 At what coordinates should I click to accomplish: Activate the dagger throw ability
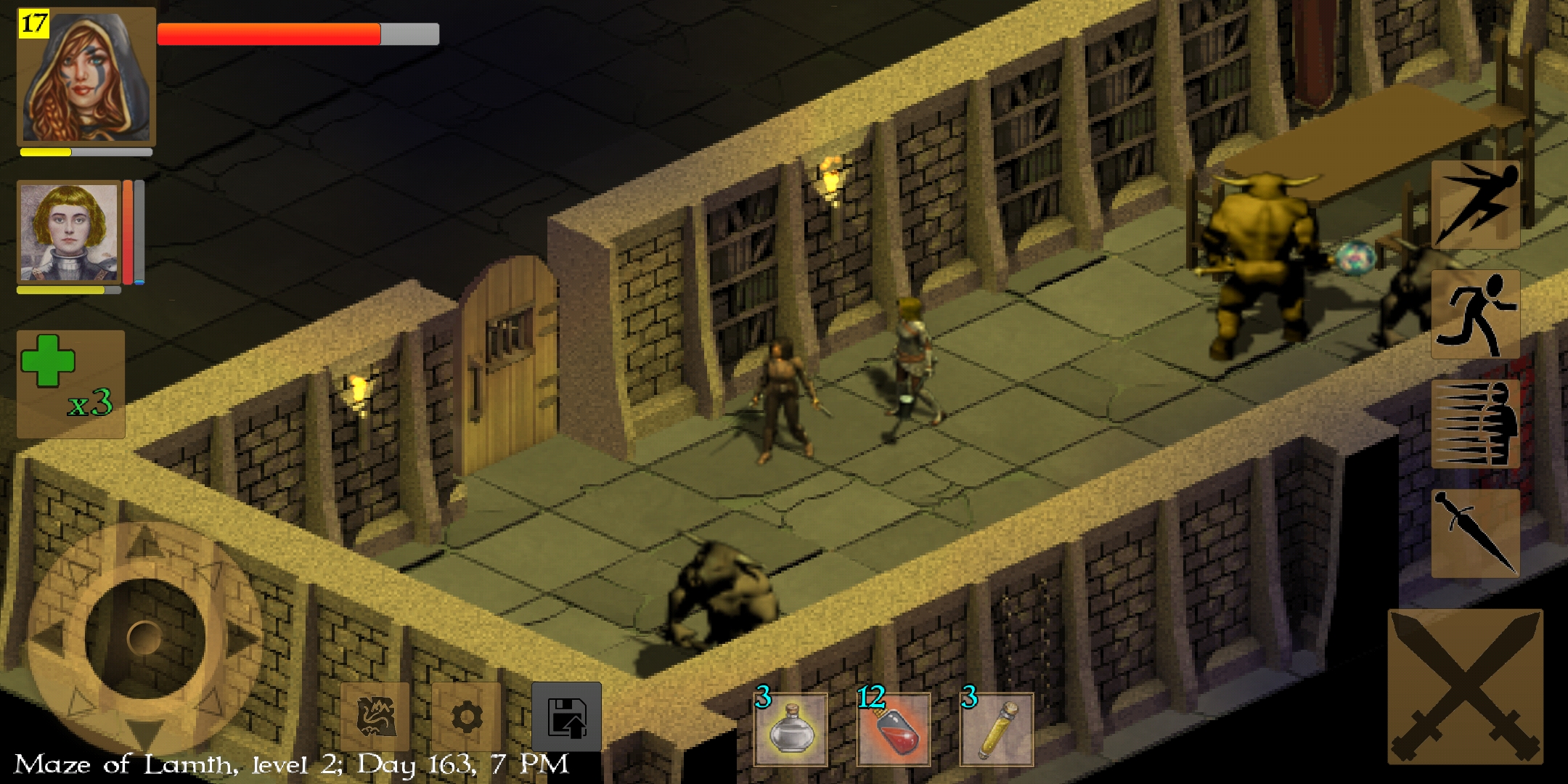click(1475, 533)
